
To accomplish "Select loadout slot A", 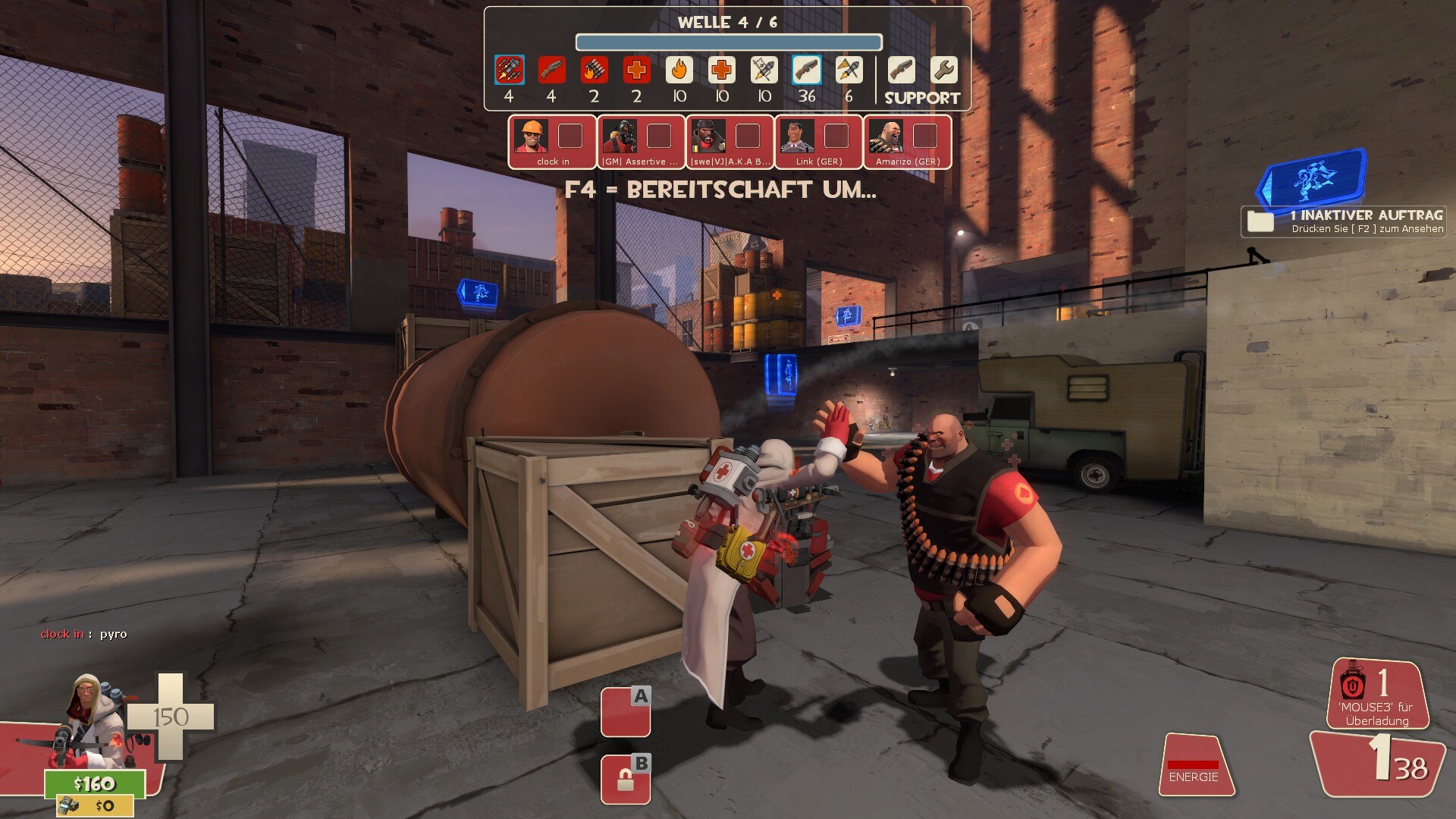I will (x=626, y=711).
